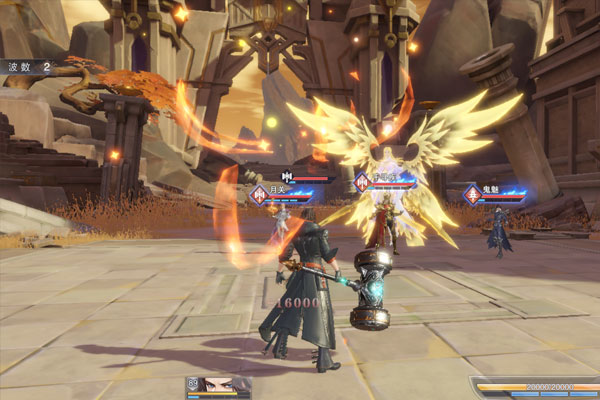This screenshot has width=600, height=400.
Task: Target the 月关 enemy nameplate
Action: pos(290,193)
